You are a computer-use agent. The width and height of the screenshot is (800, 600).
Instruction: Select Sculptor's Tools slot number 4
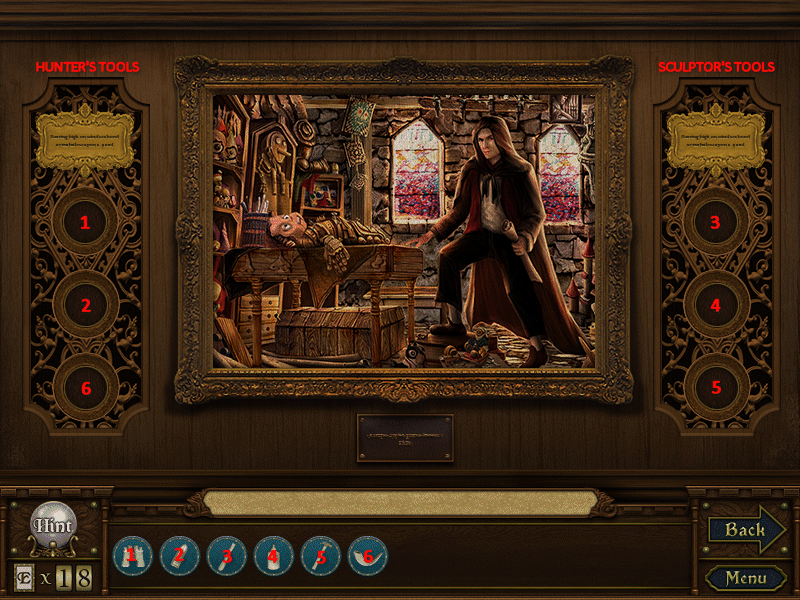tap(715, 305)
